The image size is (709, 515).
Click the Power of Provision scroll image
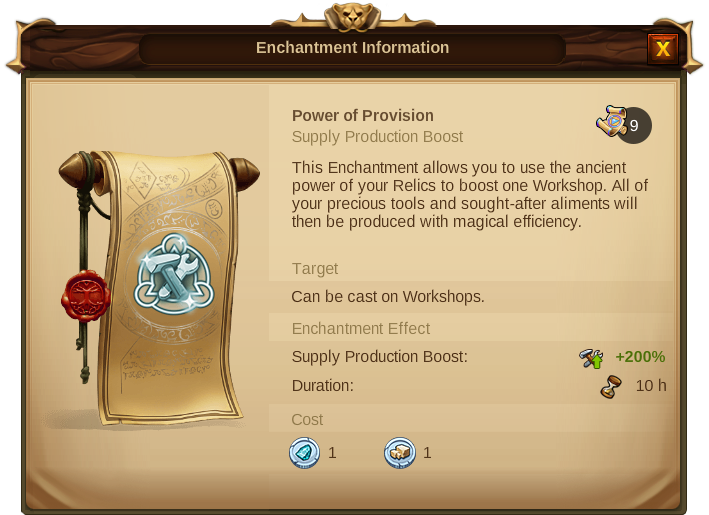coord(160,285)
